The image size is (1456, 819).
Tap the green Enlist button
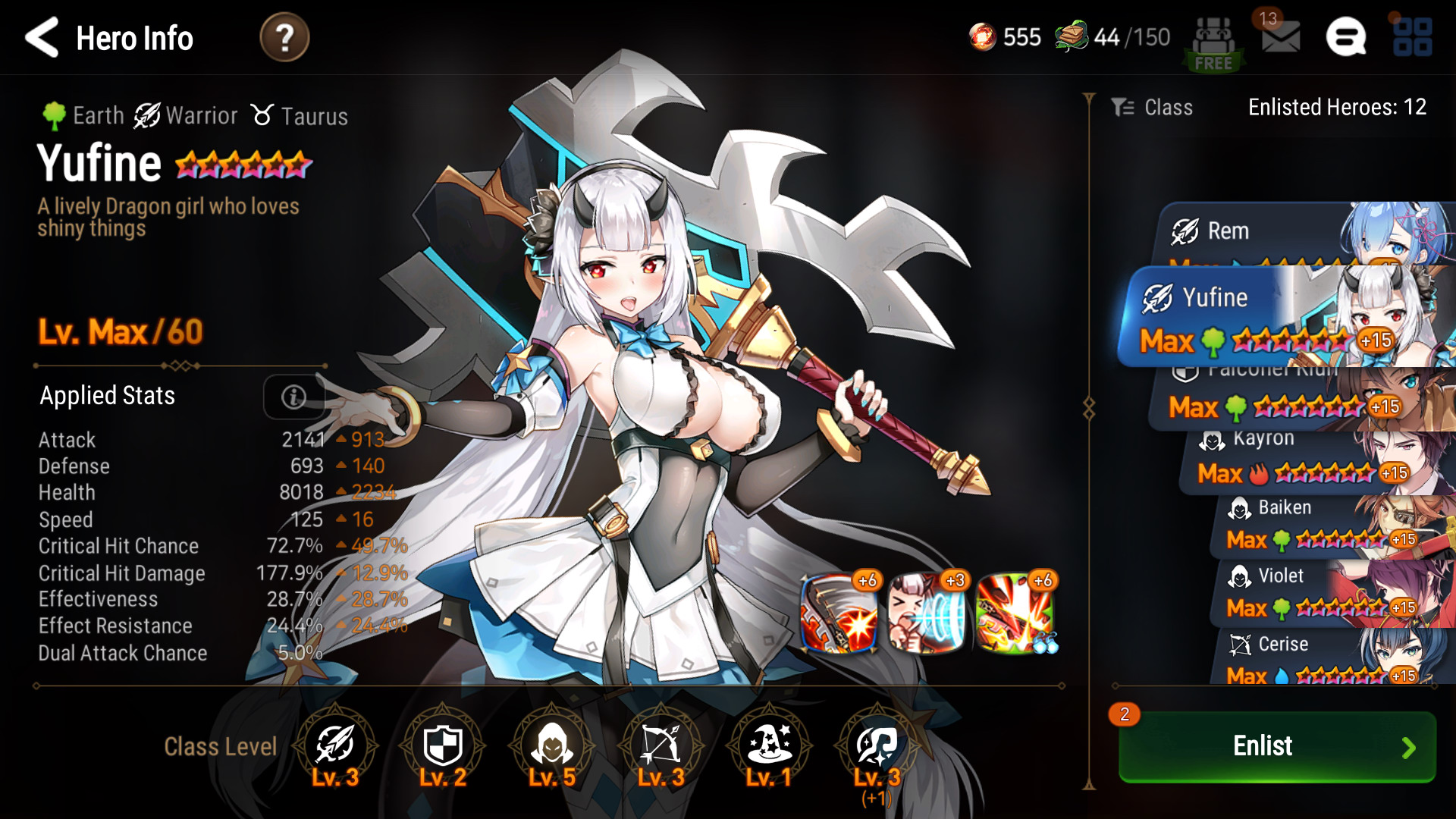click(1277, 746)
